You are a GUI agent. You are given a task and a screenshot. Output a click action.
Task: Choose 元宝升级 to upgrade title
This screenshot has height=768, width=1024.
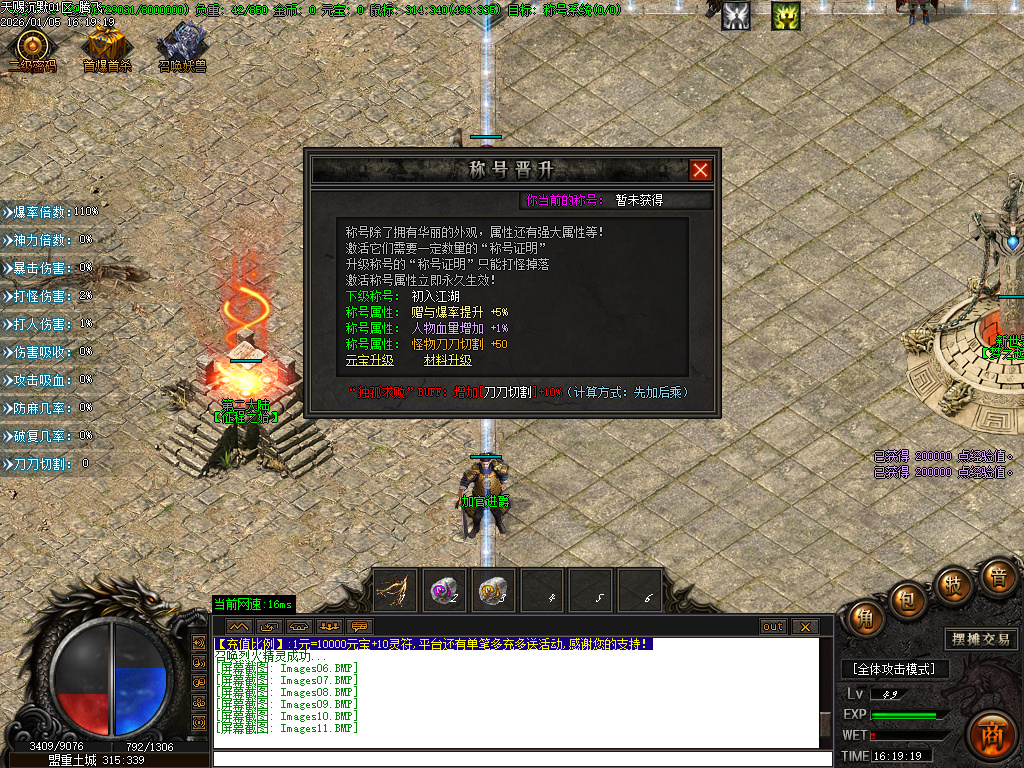click(369, 360)
